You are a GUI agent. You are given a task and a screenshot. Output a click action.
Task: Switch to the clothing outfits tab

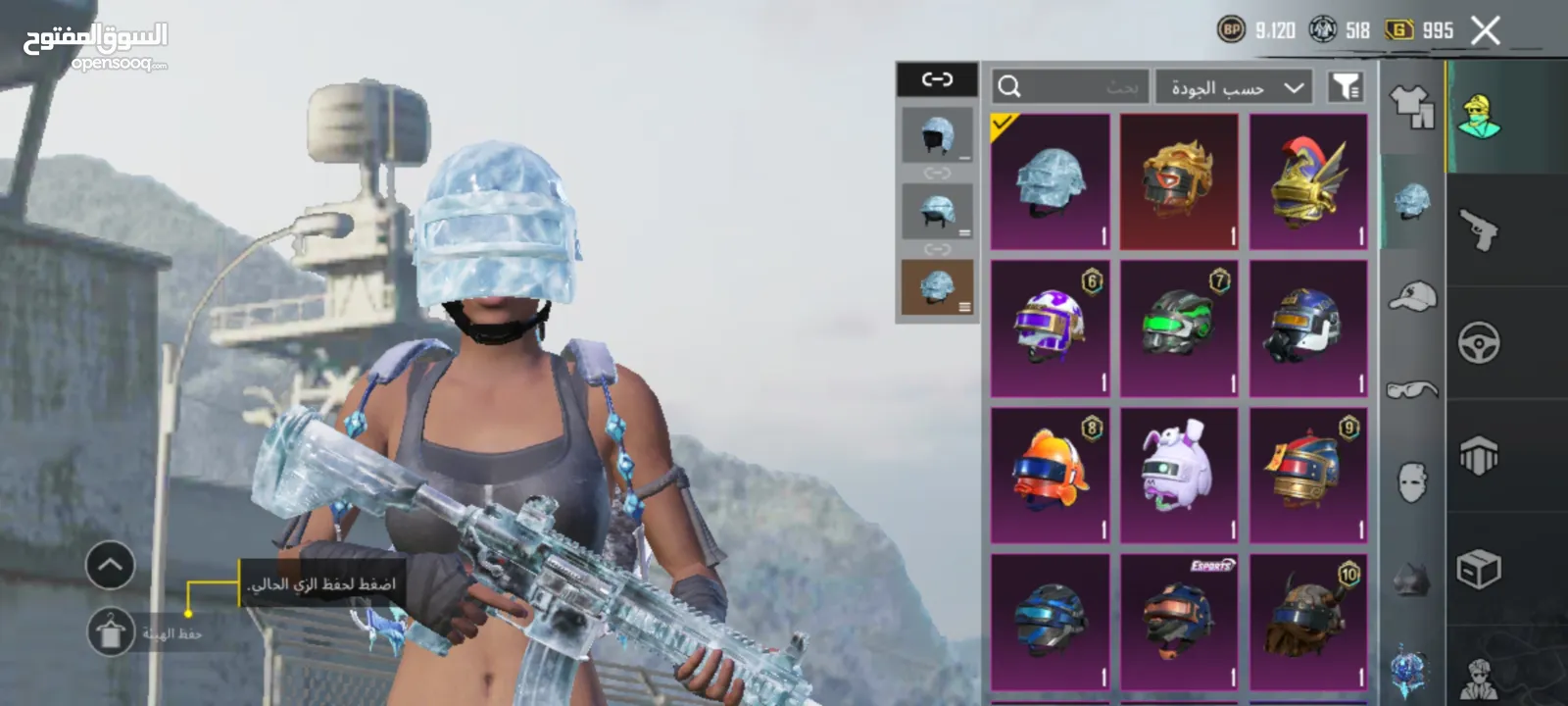click(1411, 106)
